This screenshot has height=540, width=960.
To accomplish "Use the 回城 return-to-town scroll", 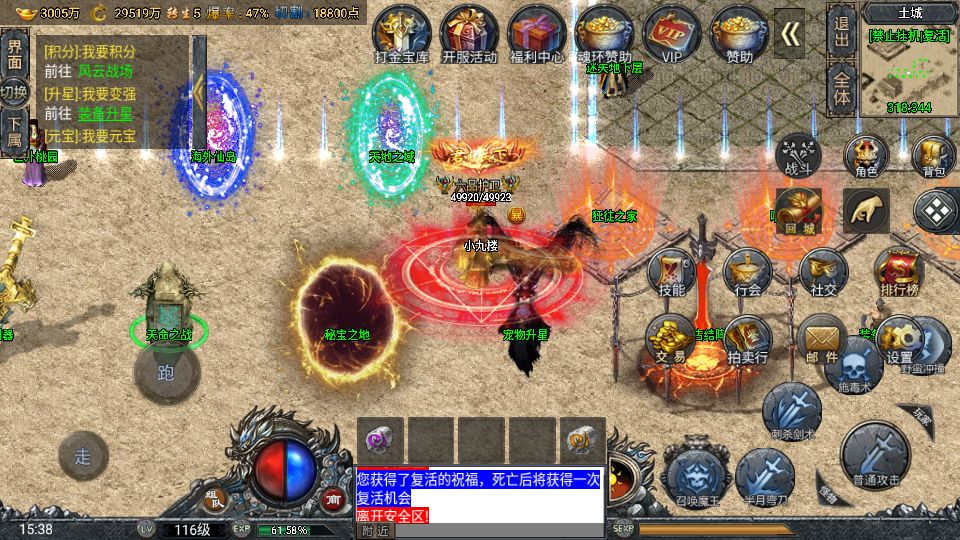I will pyautogui.click(x=797, y=212).
